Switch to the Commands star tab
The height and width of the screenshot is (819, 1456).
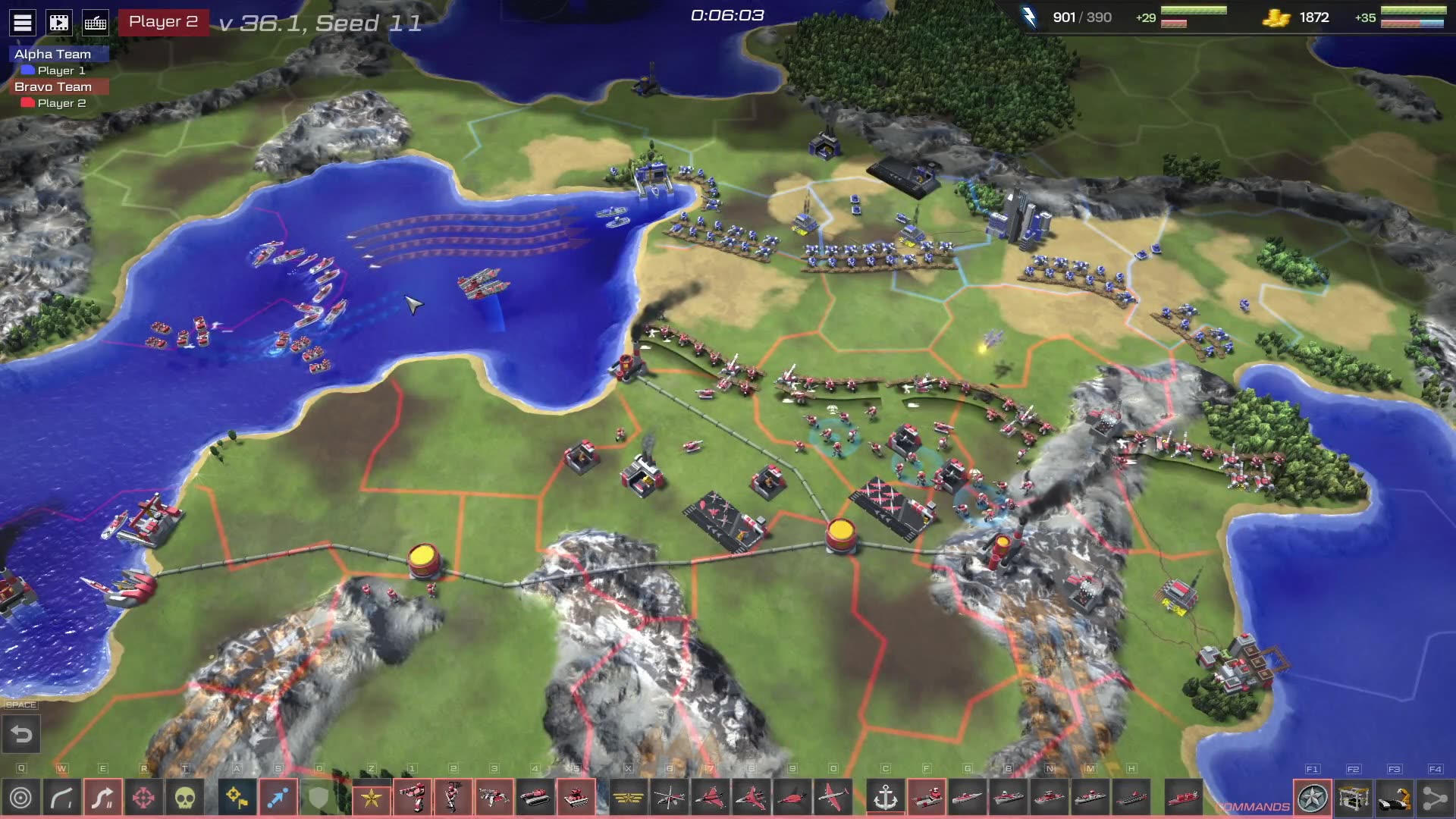tap(1313, 798)
